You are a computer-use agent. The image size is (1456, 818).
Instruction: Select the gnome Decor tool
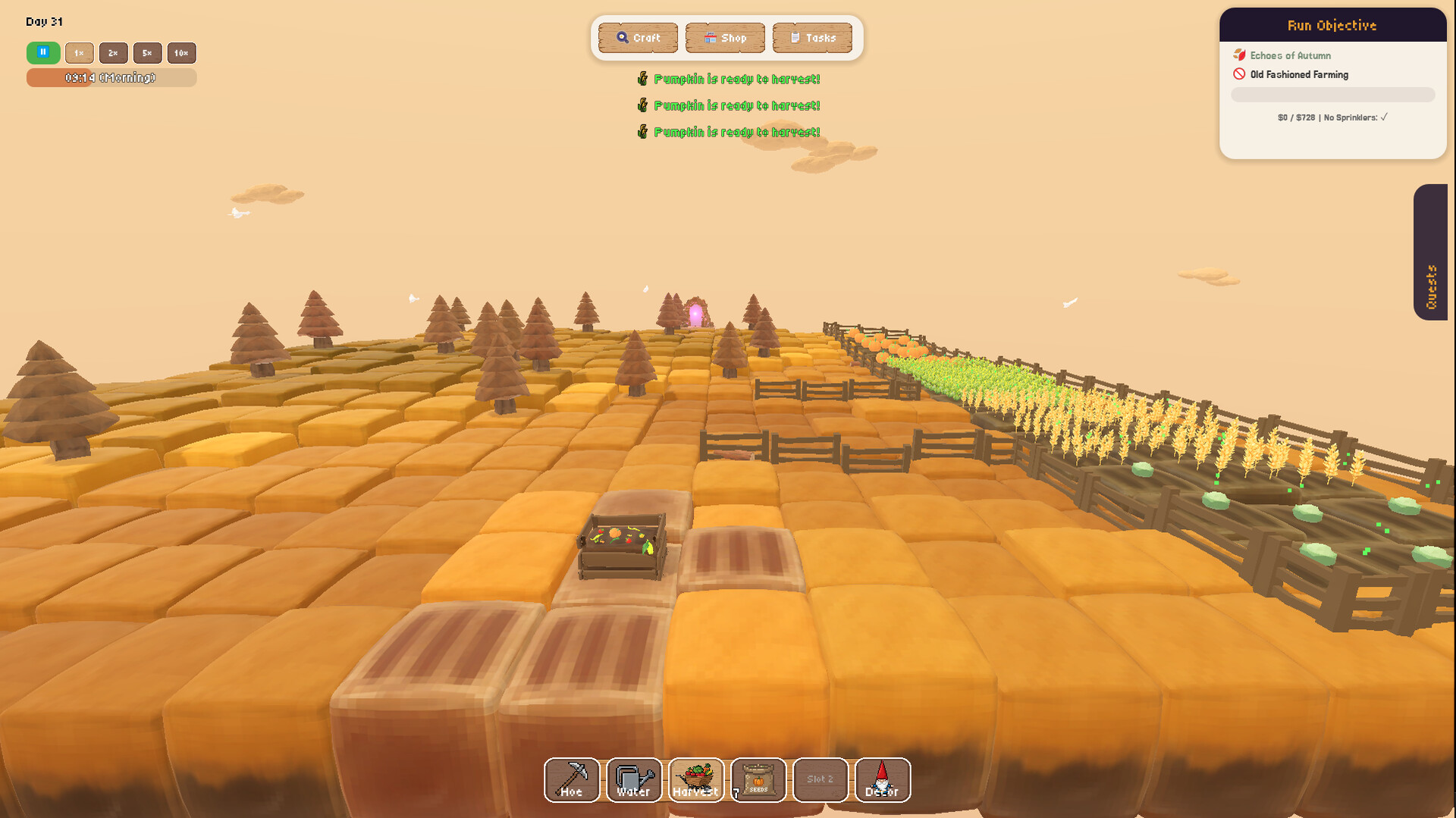[882, 779]
